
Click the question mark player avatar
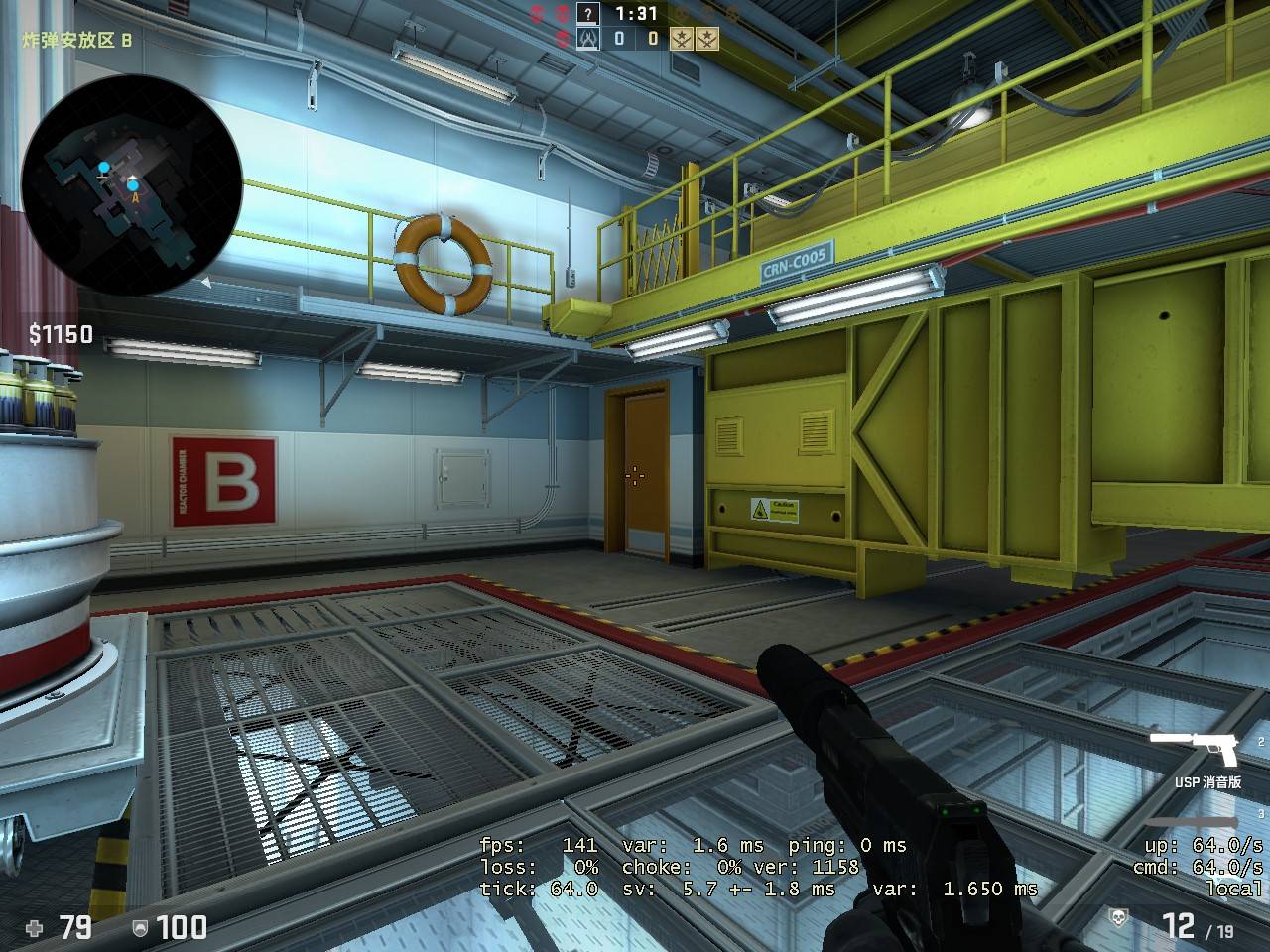pos(589,14)
